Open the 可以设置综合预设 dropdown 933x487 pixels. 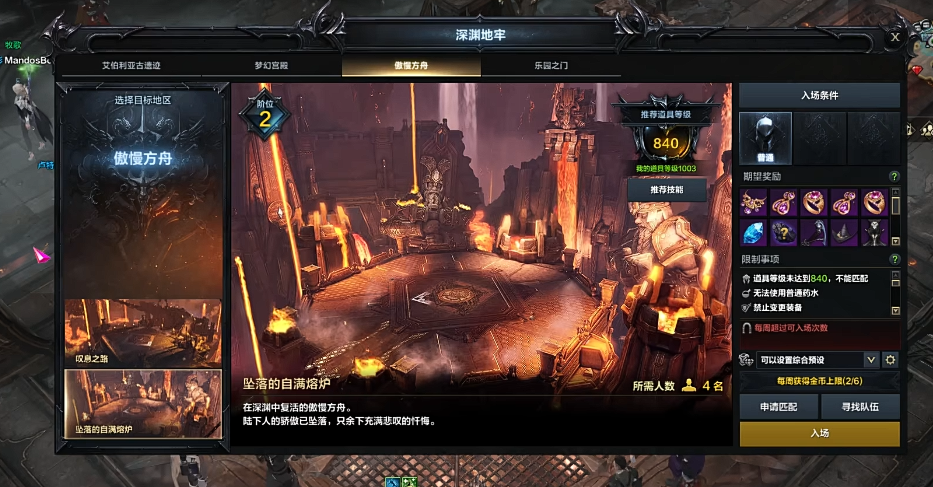[870, 360]
